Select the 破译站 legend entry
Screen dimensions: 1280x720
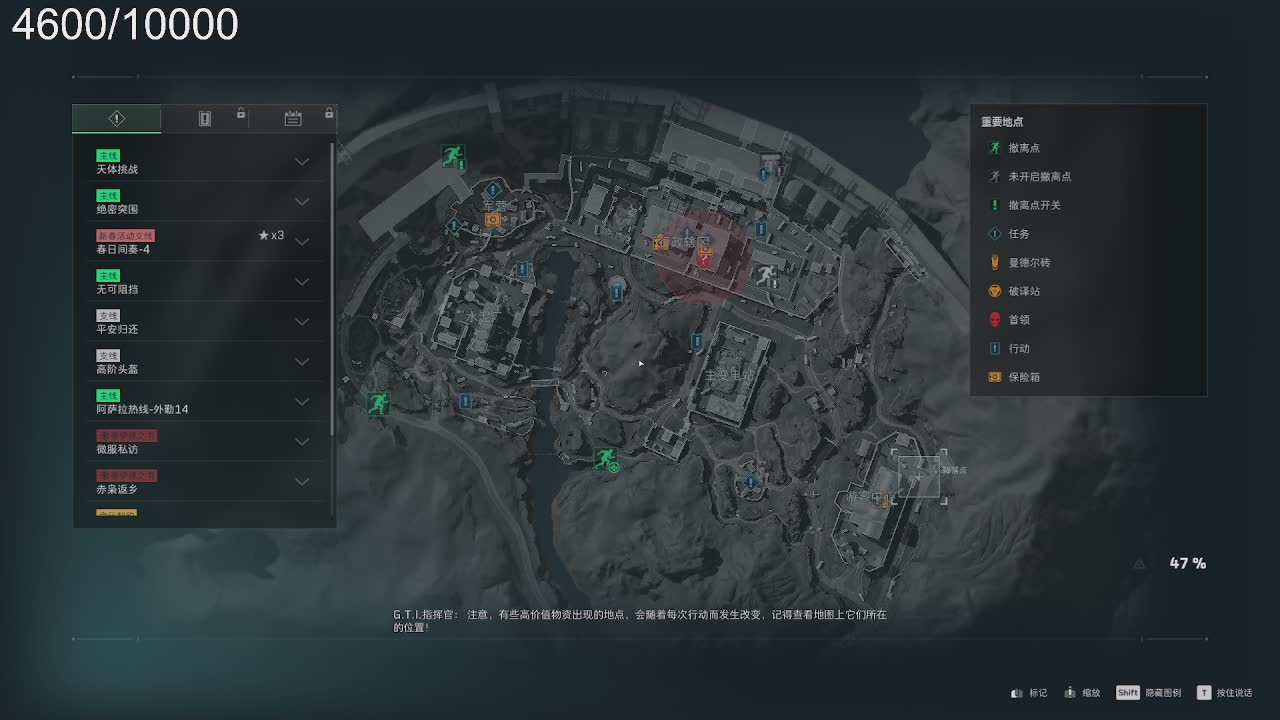point(1024,291)
